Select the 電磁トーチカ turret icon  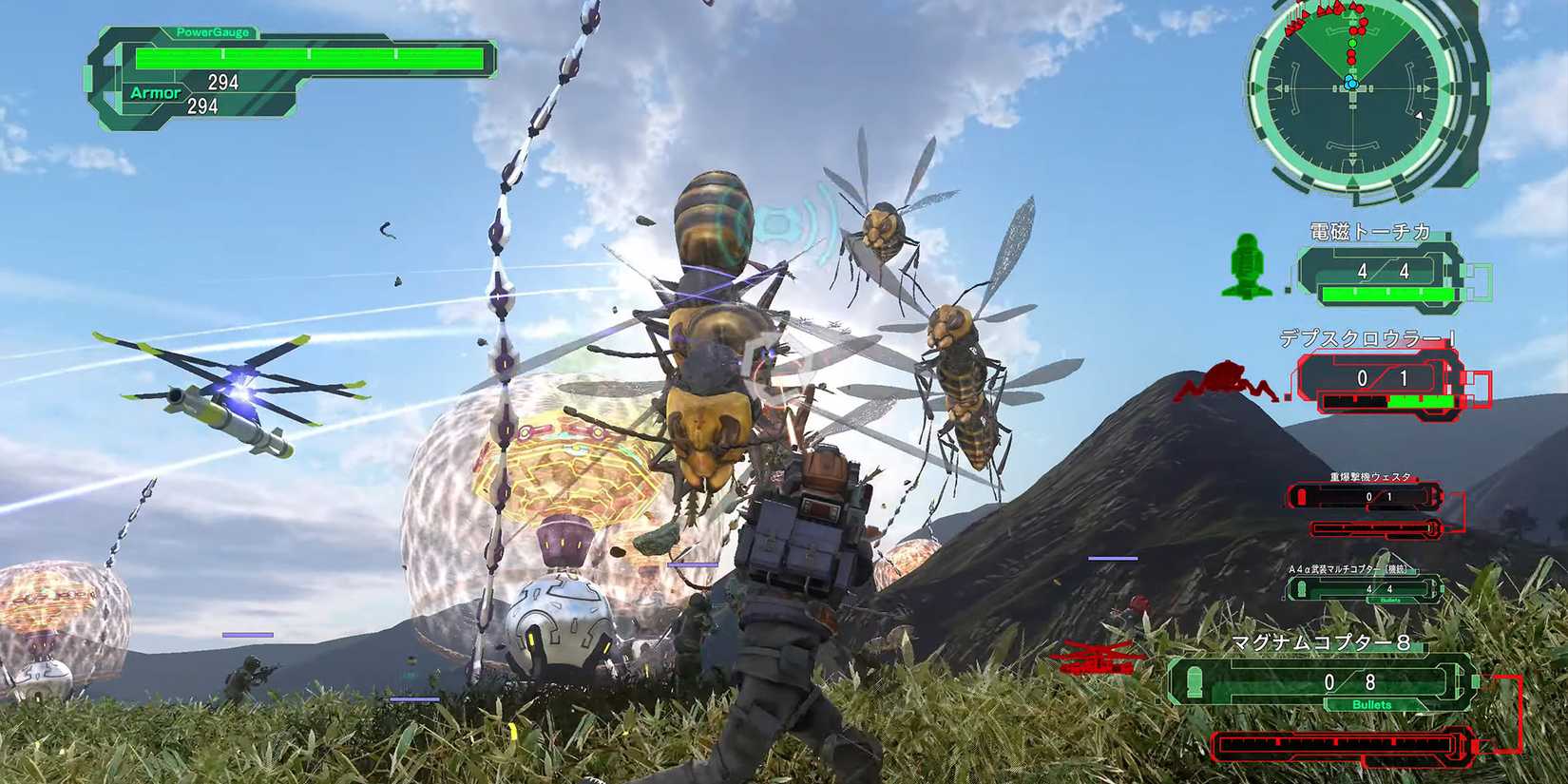pos(1250,271)
